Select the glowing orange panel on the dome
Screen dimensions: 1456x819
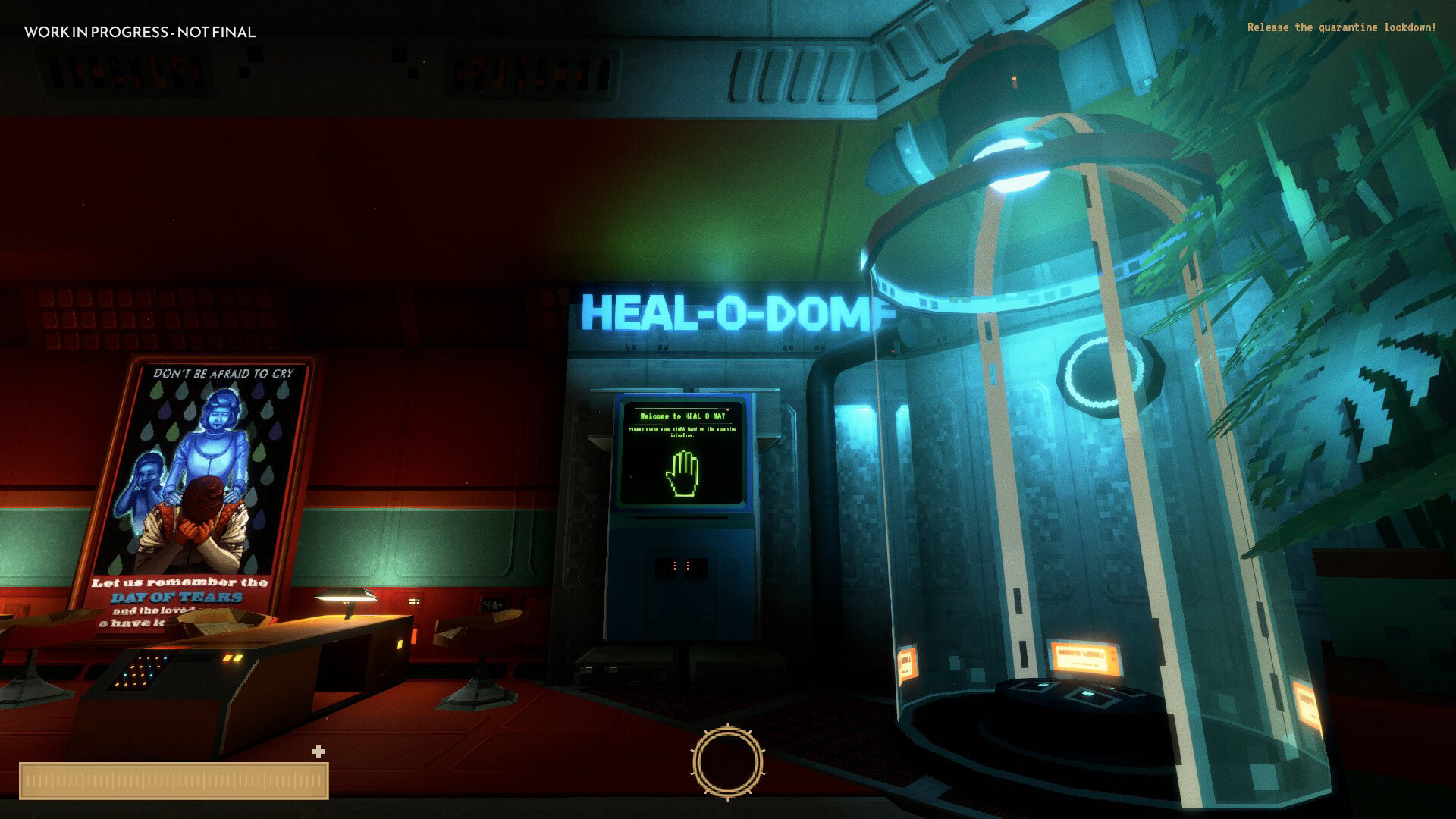click(1084, 656)
